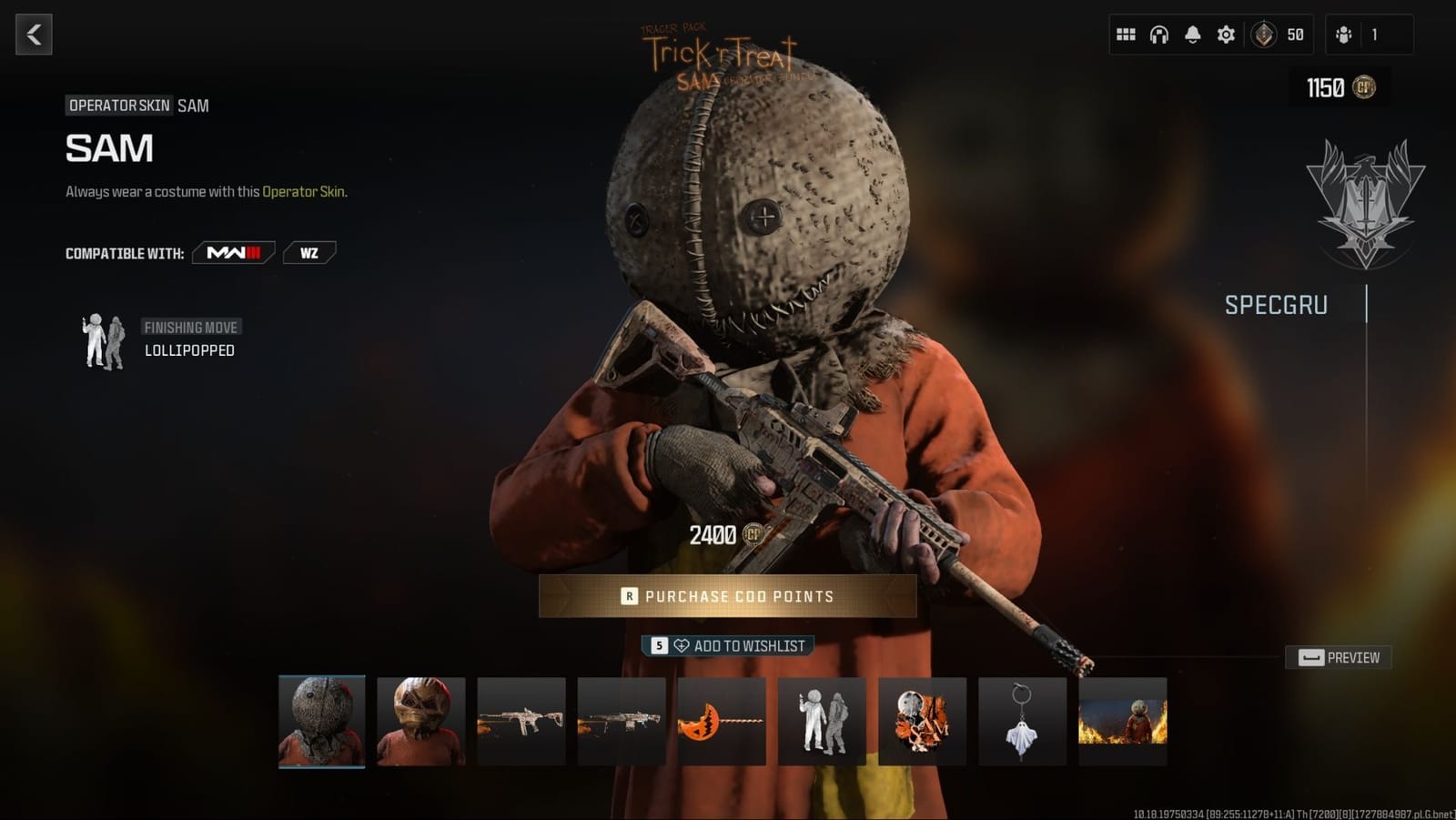Select the MWIII compatibility badge
This screenshot has width=1456, height=820.
coord(232,253)
